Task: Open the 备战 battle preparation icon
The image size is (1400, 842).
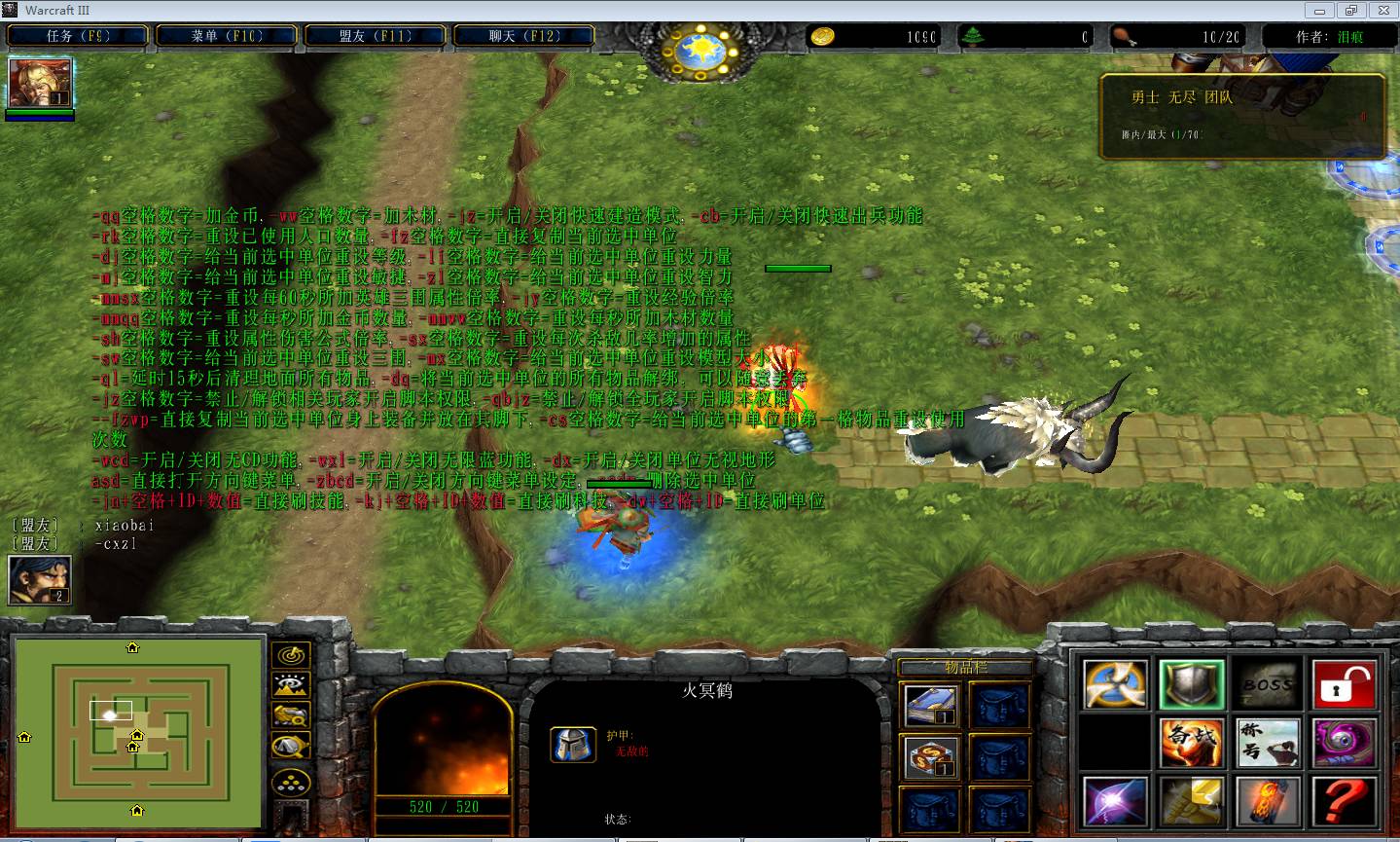Action: click(x=1192, y=744)
